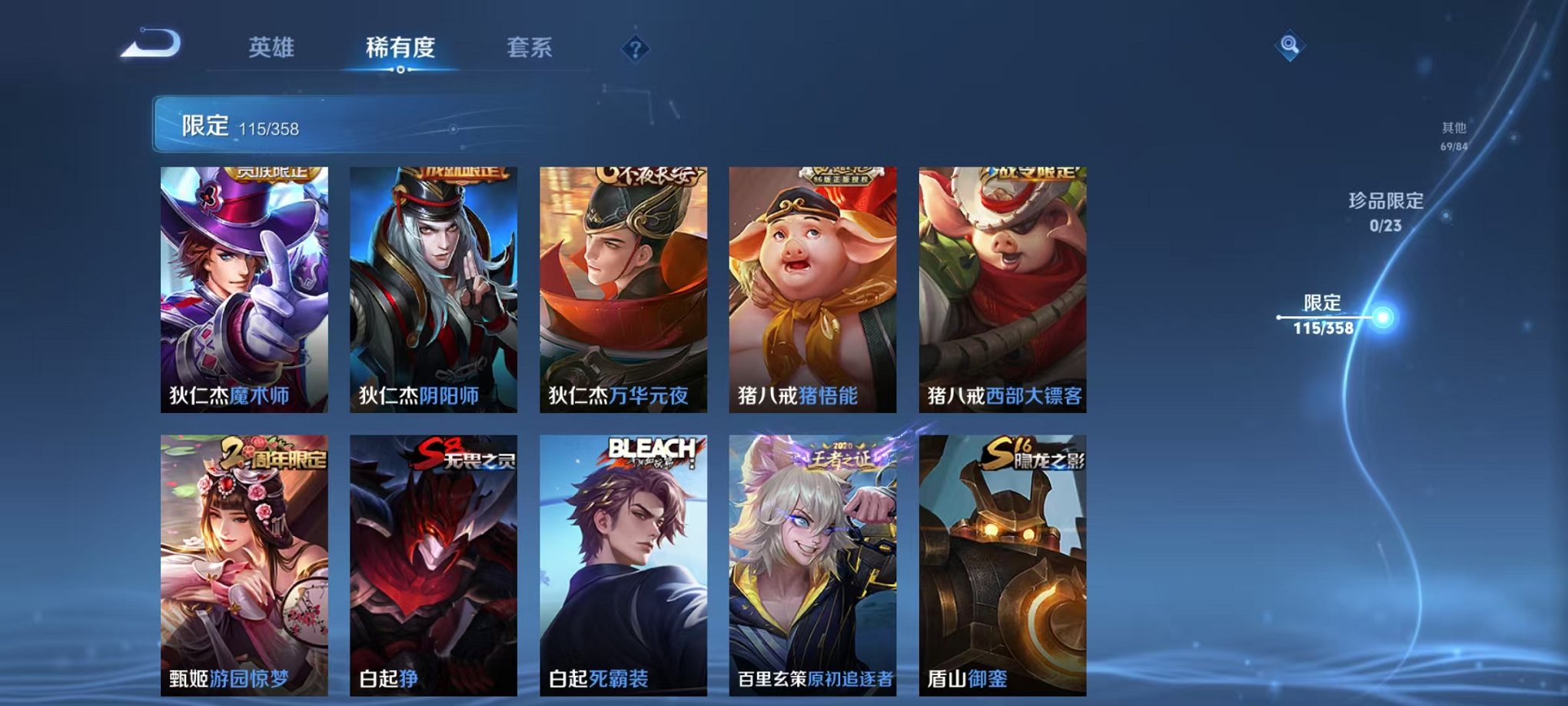Select the 狄仁杰万华元夜 skin
The width and height of the screenshot is (1568, 706).
pos(626,285)
